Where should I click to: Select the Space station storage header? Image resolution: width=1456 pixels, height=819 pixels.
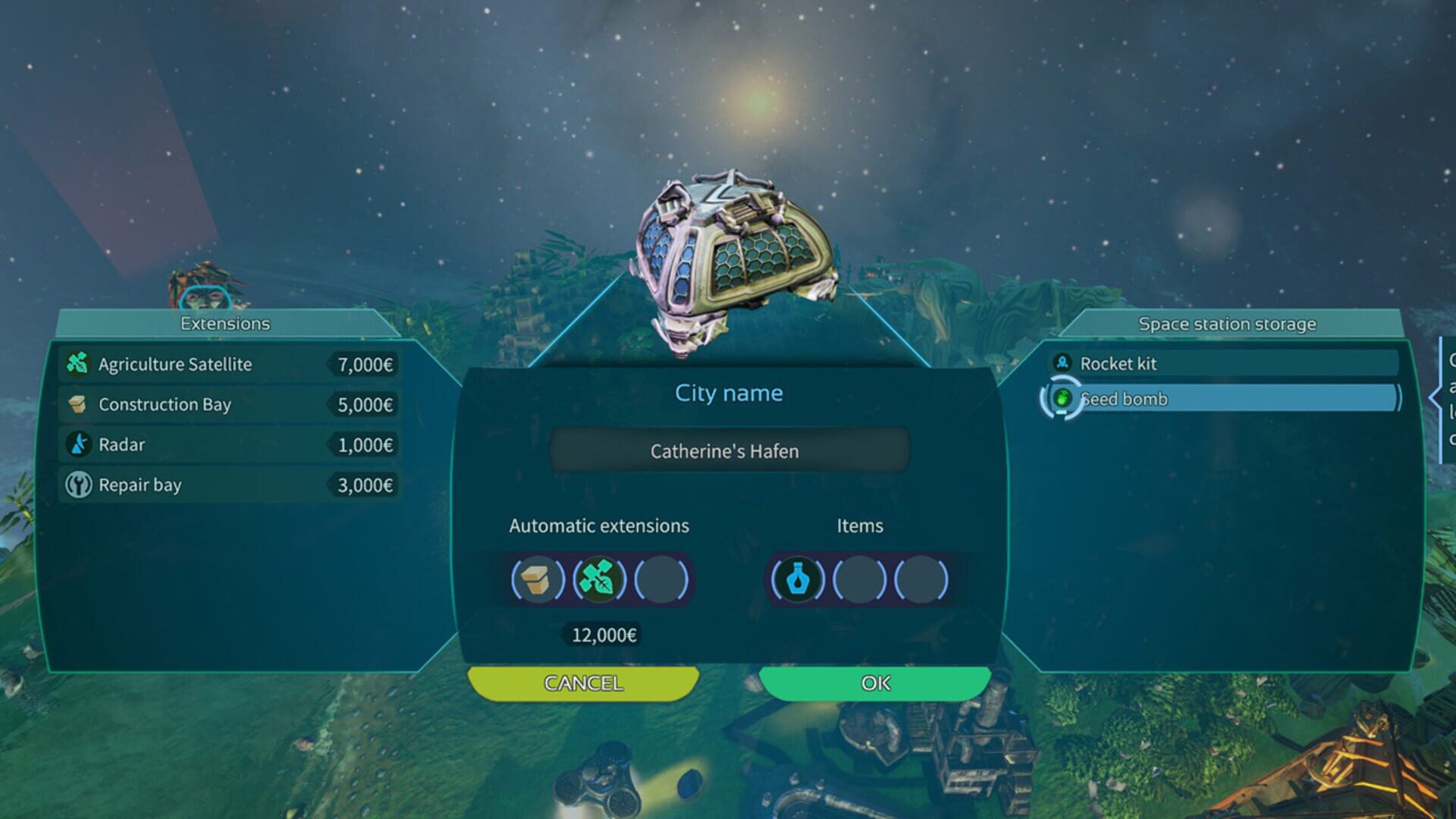1226,323
